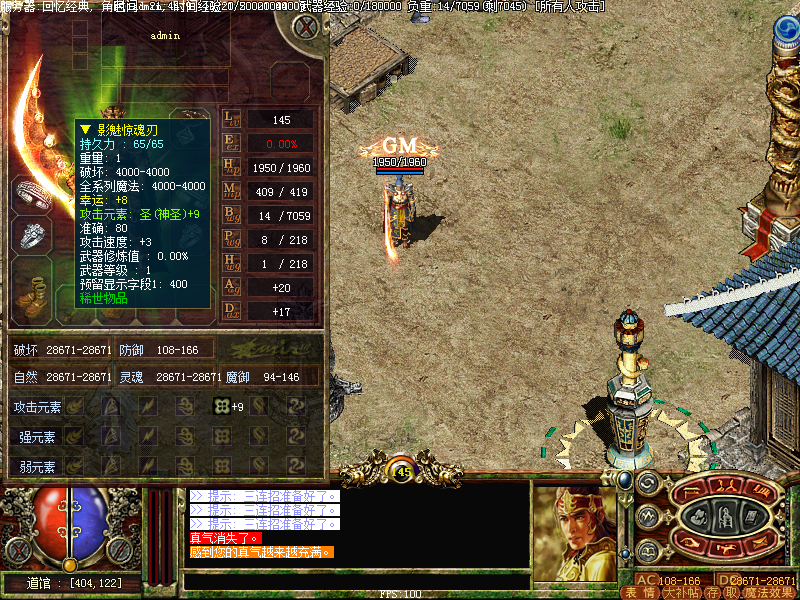This screenshot has height=600, width=800.
Task: Click the 表情 (emote) button
Action: (638, 592)
